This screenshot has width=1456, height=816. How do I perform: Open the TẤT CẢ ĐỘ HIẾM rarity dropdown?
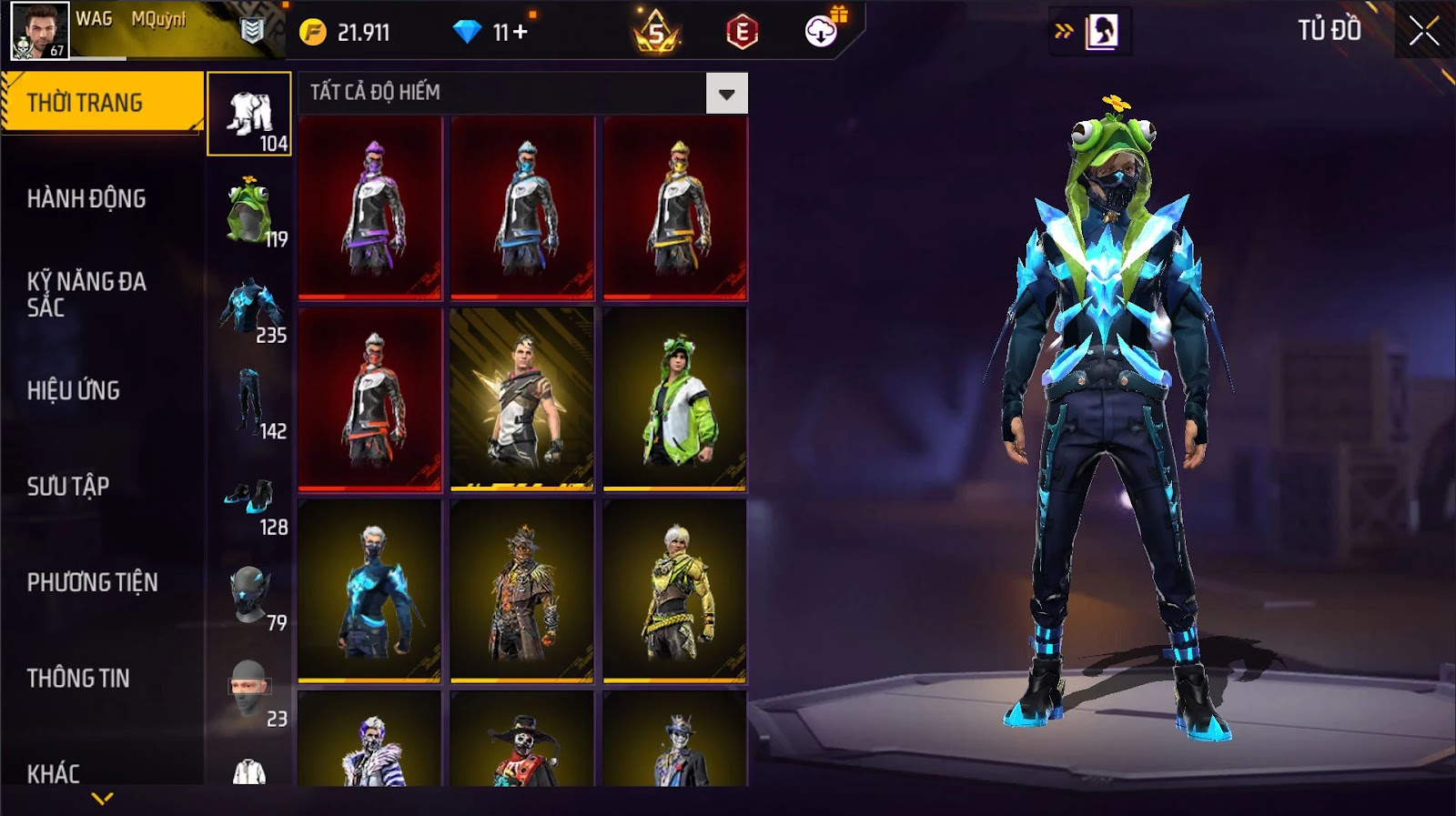726,94
